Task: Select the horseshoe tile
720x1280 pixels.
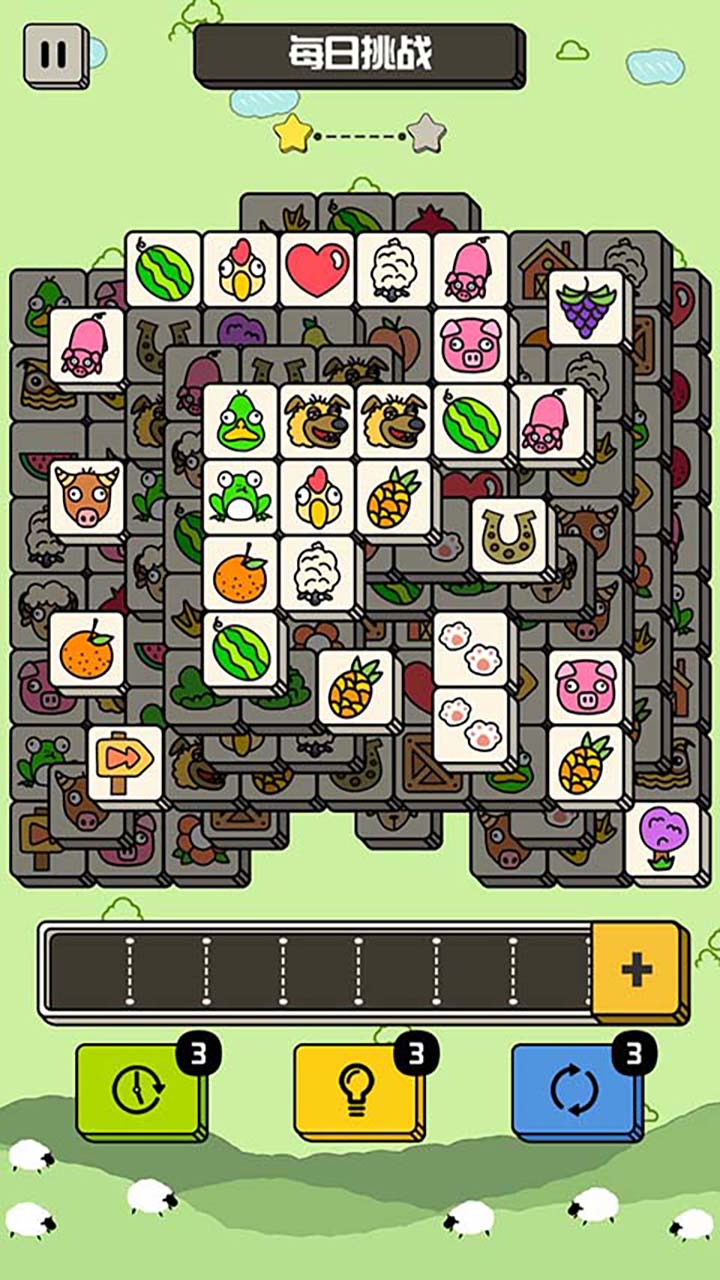Action: 509,536
